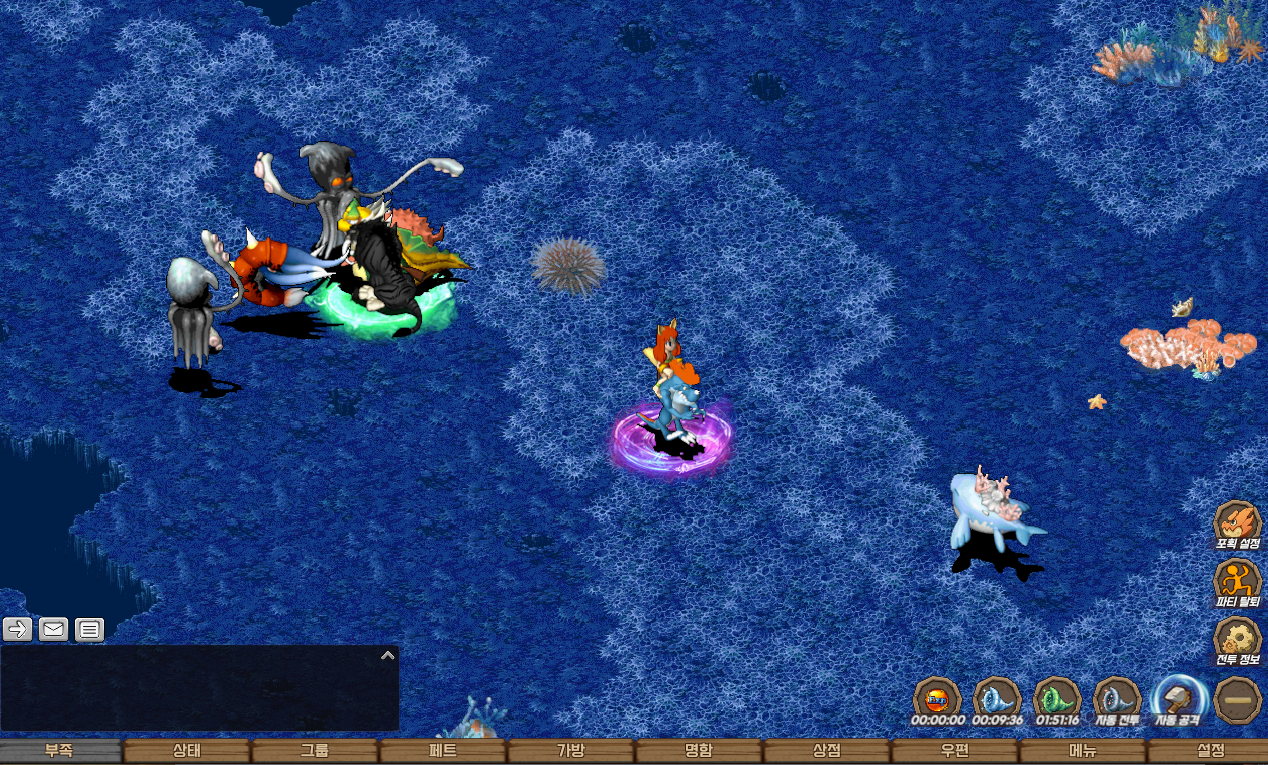Open the 메뉴 (menu) button
This screenshot has height=765, width=1268.
click(1083, 751)
